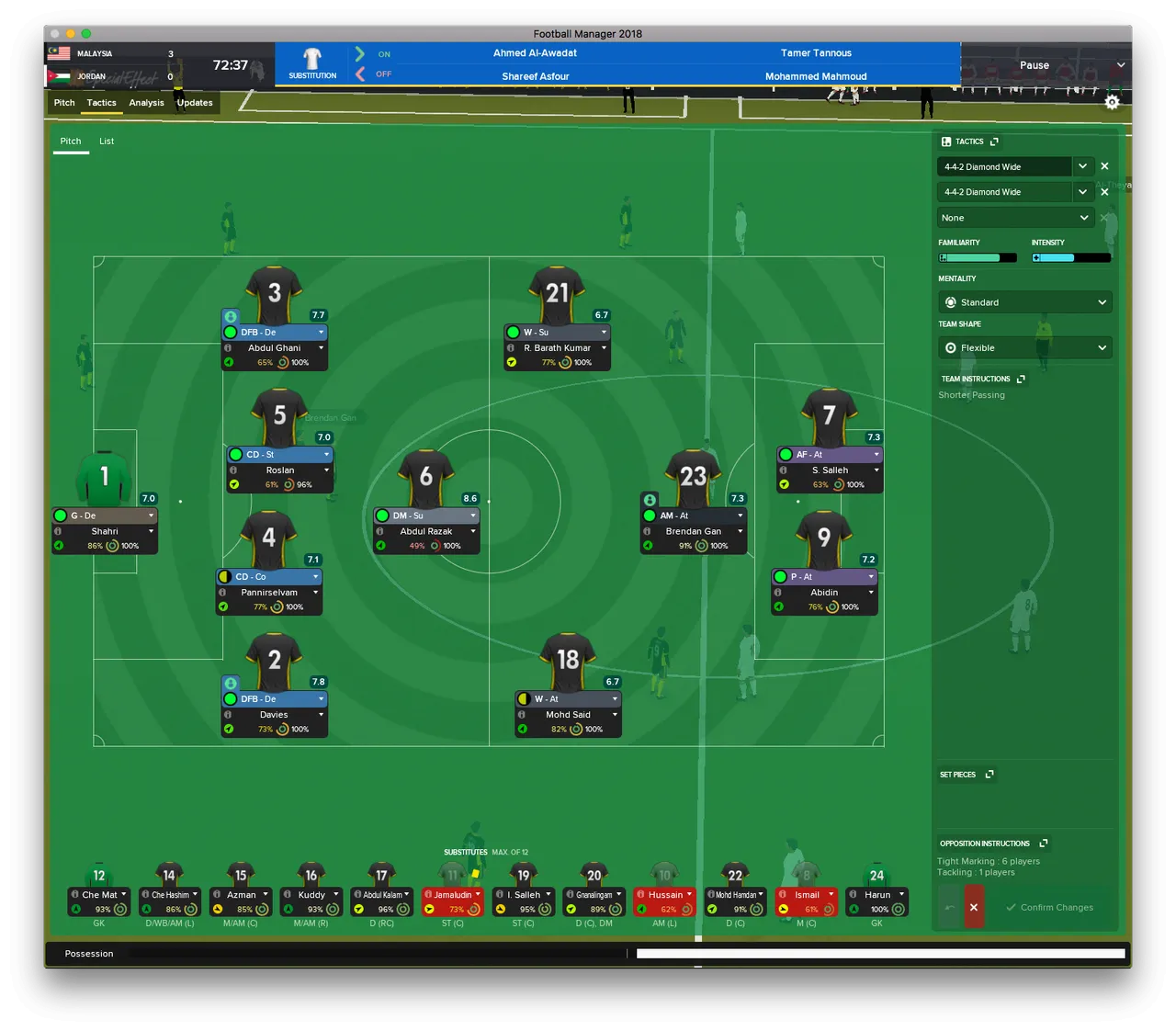Open the None tactic slot dropdown
Viewport: 1176px width, 1031px height.
pyautogui.click(x=1014, y=218)
